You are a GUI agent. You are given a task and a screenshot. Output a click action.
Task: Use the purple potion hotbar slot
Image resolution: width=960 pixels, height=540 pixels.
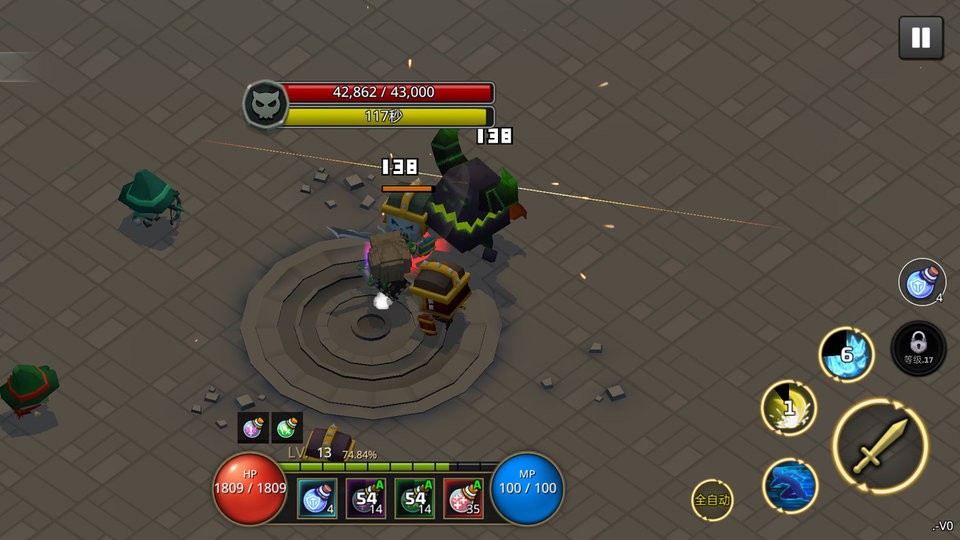tap(366, 498)
